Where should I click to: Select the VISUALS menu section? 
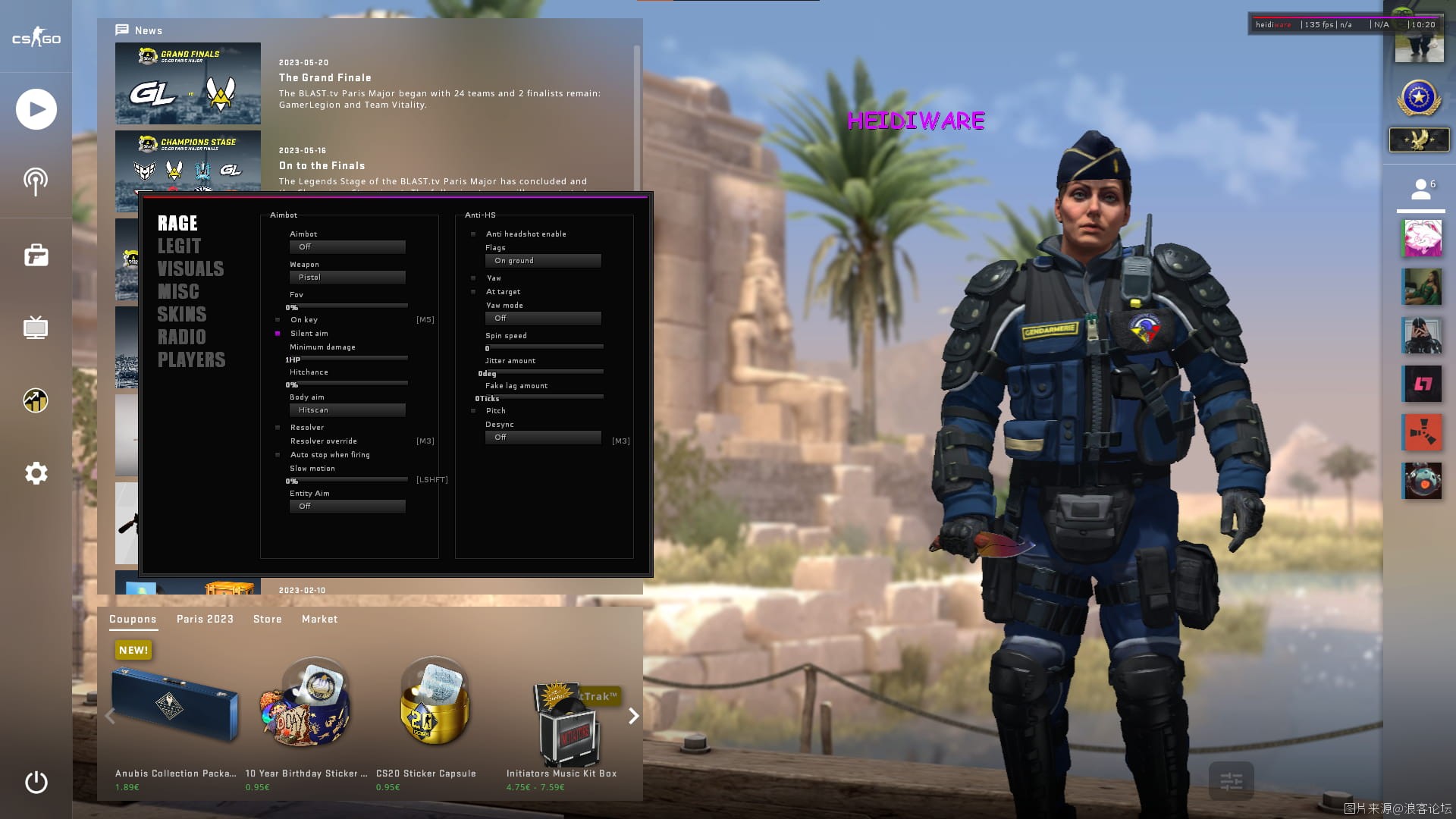(x=190, y=269)
